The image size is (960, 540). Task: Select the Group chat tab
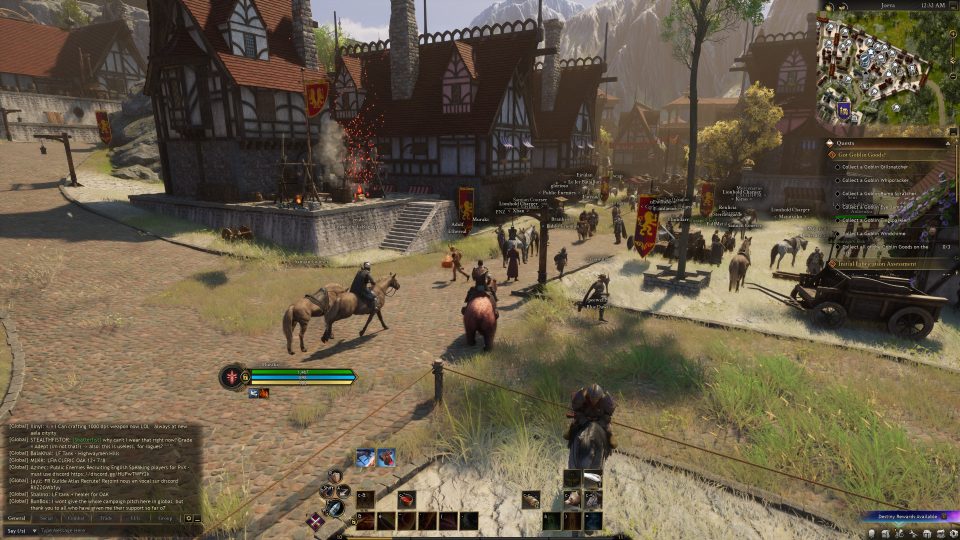165,518
